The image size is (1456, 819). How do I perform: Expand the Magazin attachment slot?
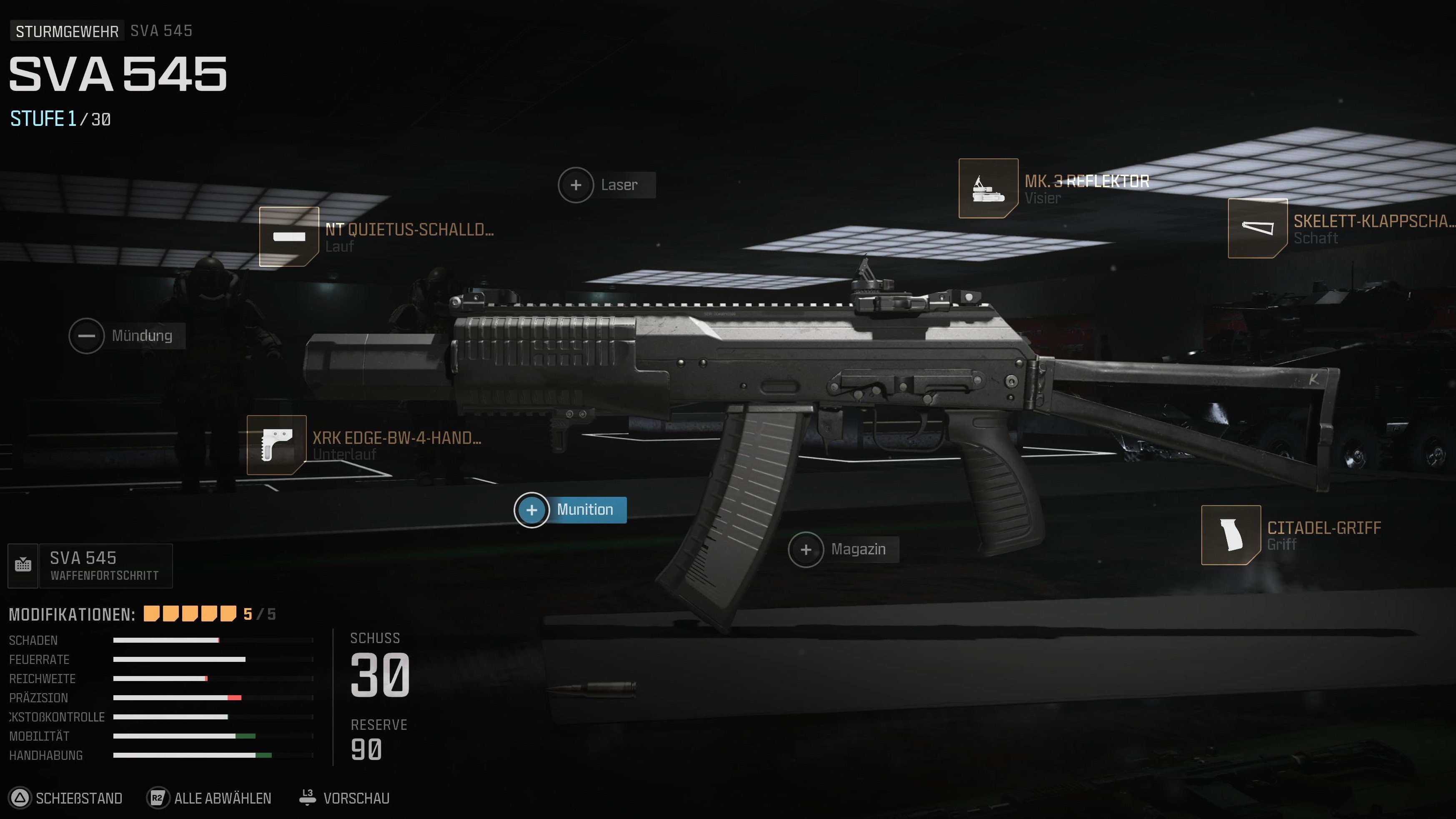pos(806,549)
